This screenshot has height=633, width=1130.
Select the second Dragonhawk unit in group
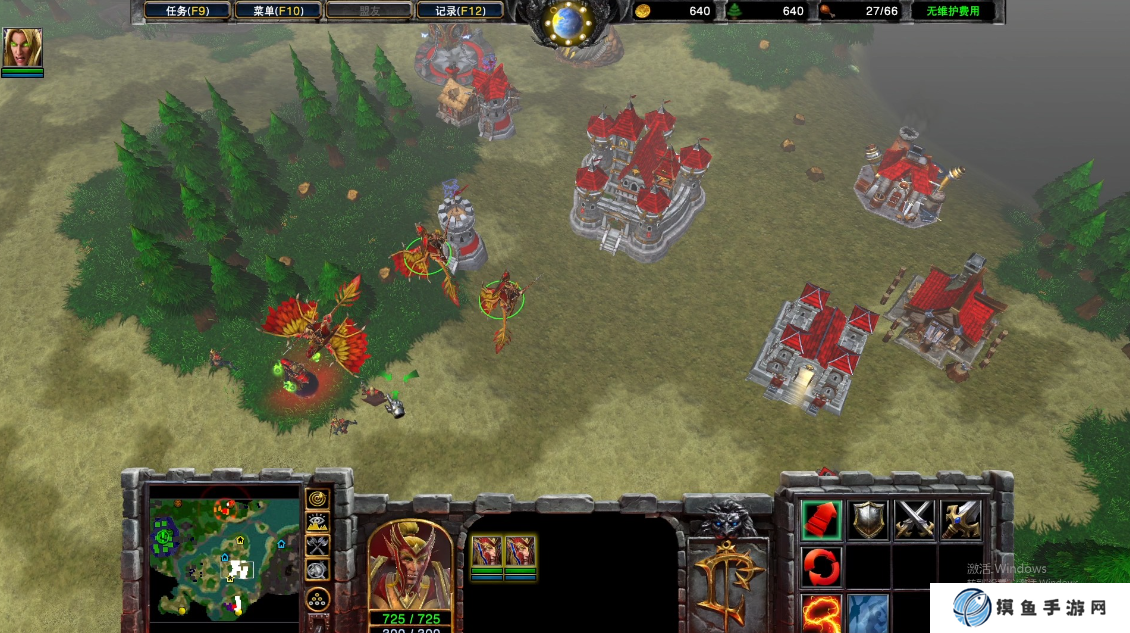coord(520,553)
